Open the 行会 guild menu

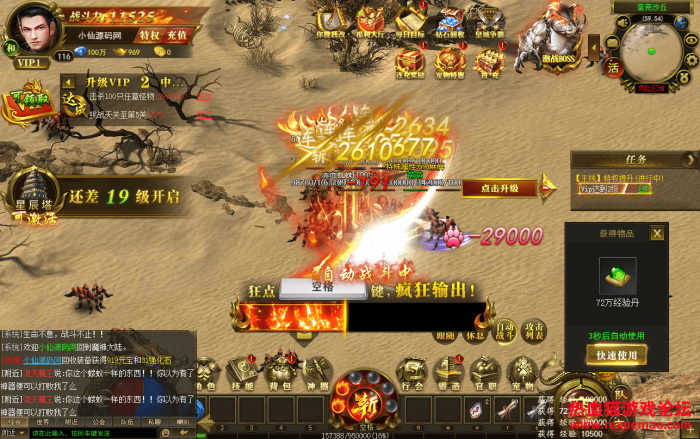[409, 374]
